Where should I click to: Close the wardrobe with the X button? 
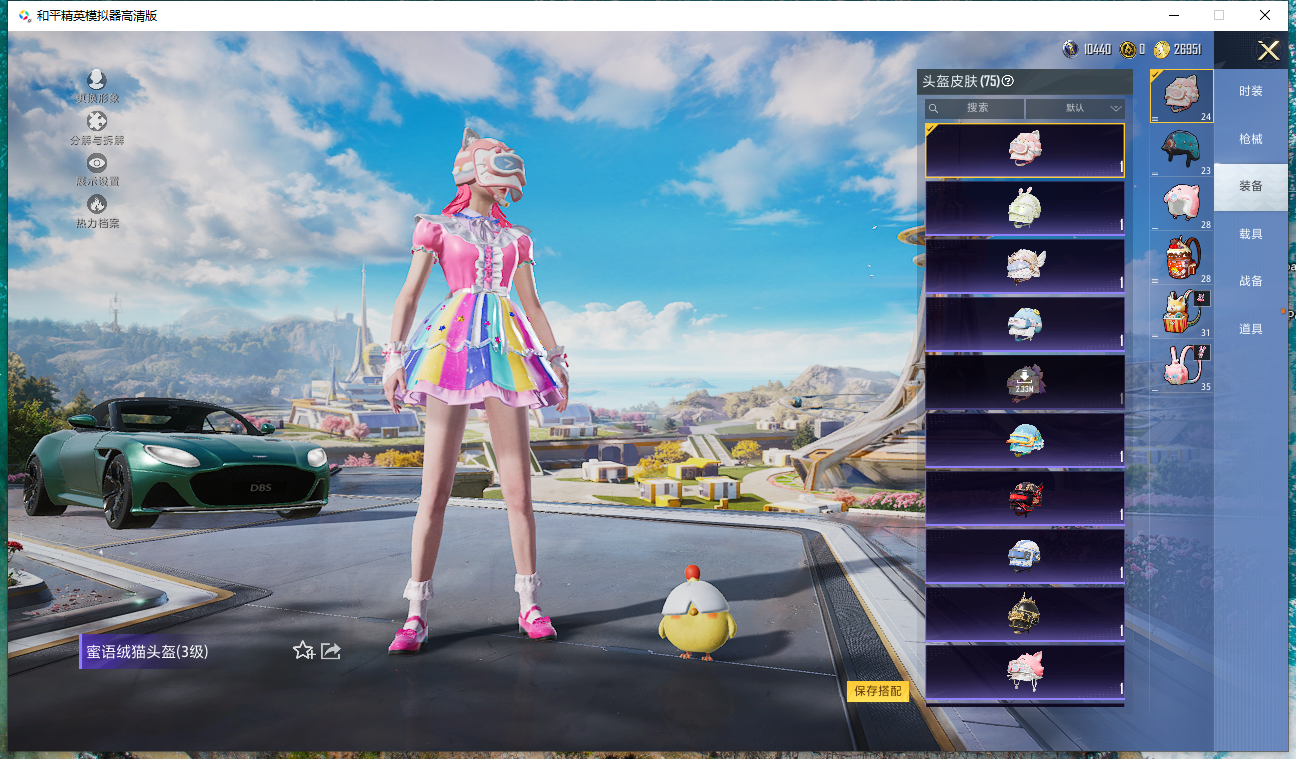pyautogui.click(x=1268, y=51)
